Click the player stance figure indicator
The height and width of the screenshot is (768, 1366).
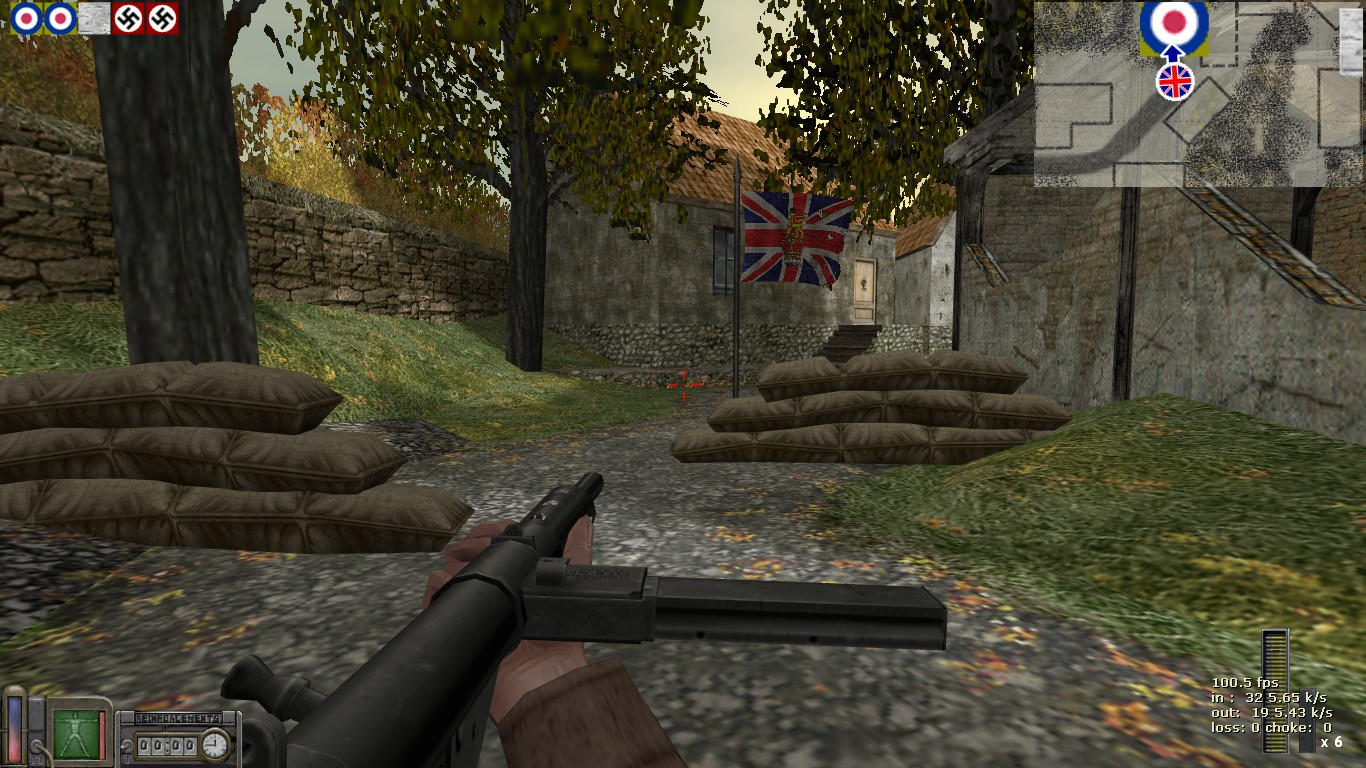click(76, 736)
